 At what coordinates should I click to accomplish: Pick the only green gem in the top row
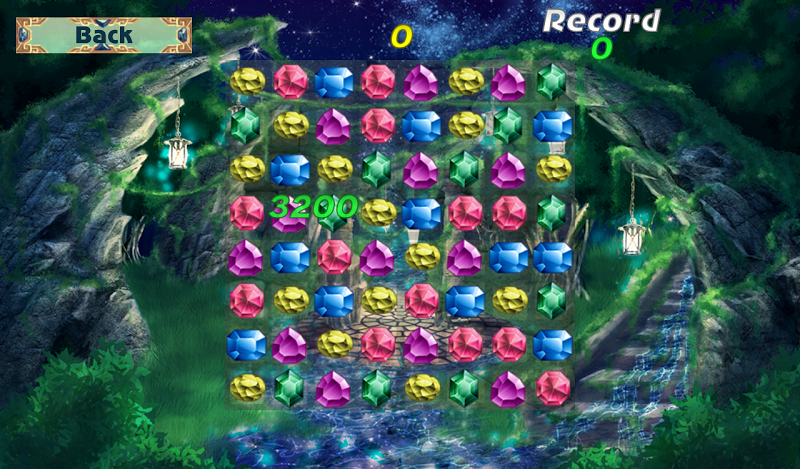[x=552, y=82]
